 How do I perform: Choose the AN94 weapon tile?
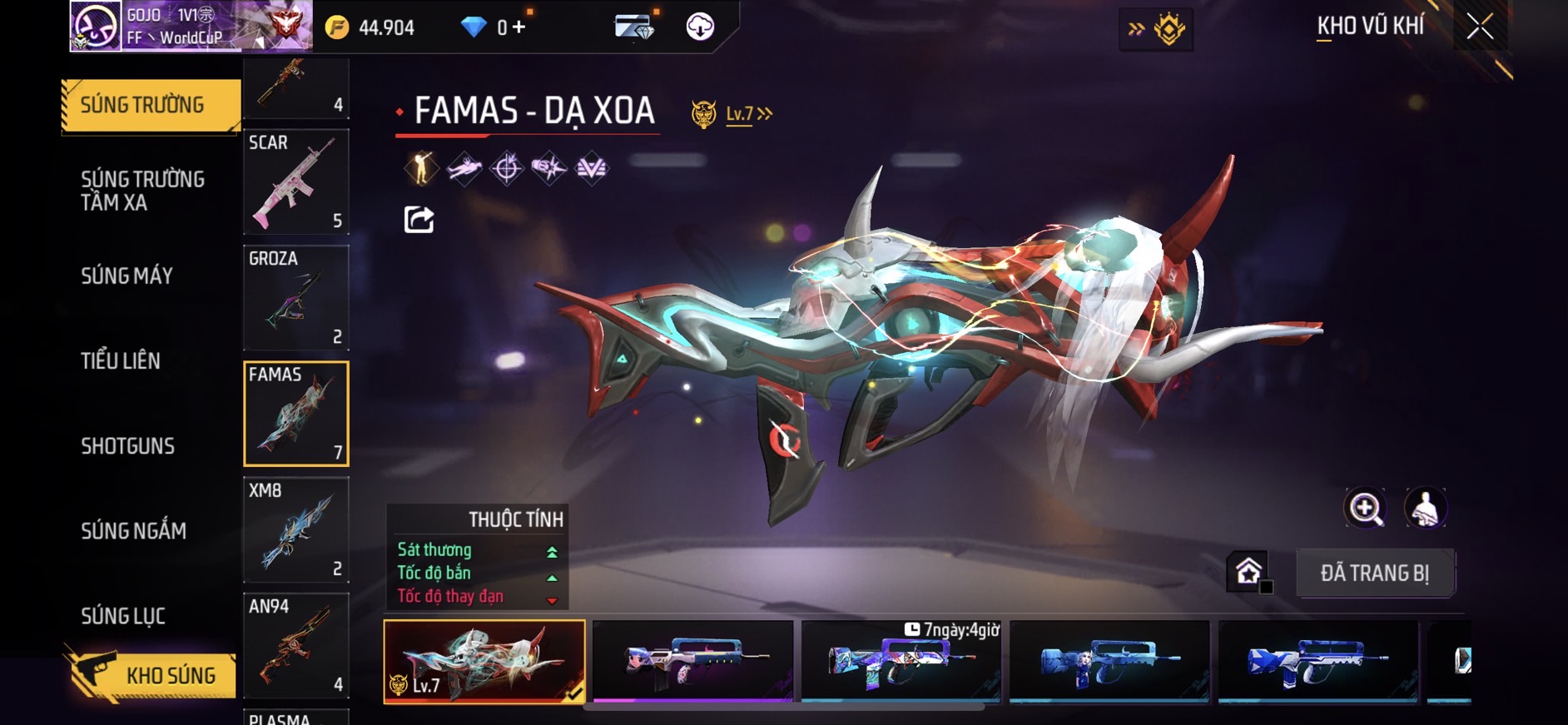coord(295,645)
